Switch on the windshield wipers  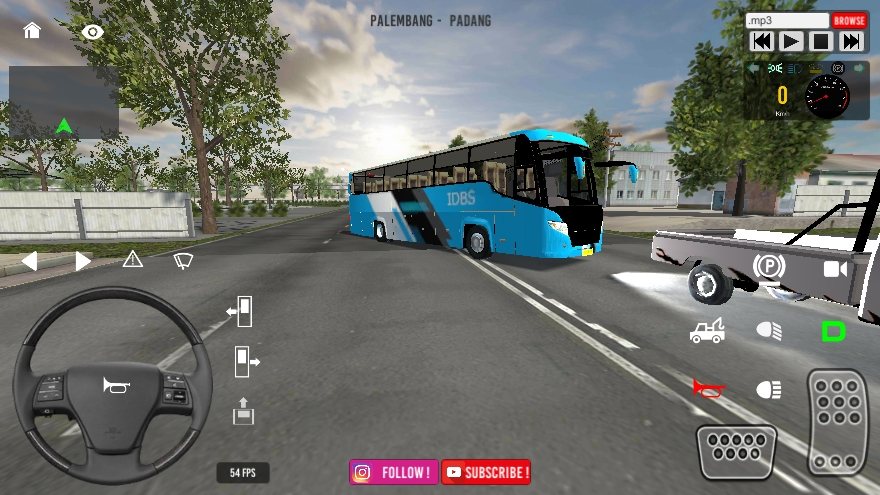click(183, 260)
